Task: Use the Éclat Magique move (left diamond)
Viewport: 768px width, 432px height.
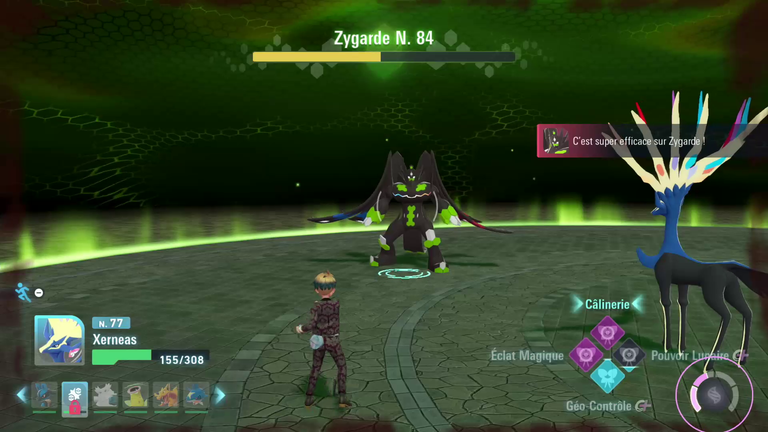Action: 586,353
